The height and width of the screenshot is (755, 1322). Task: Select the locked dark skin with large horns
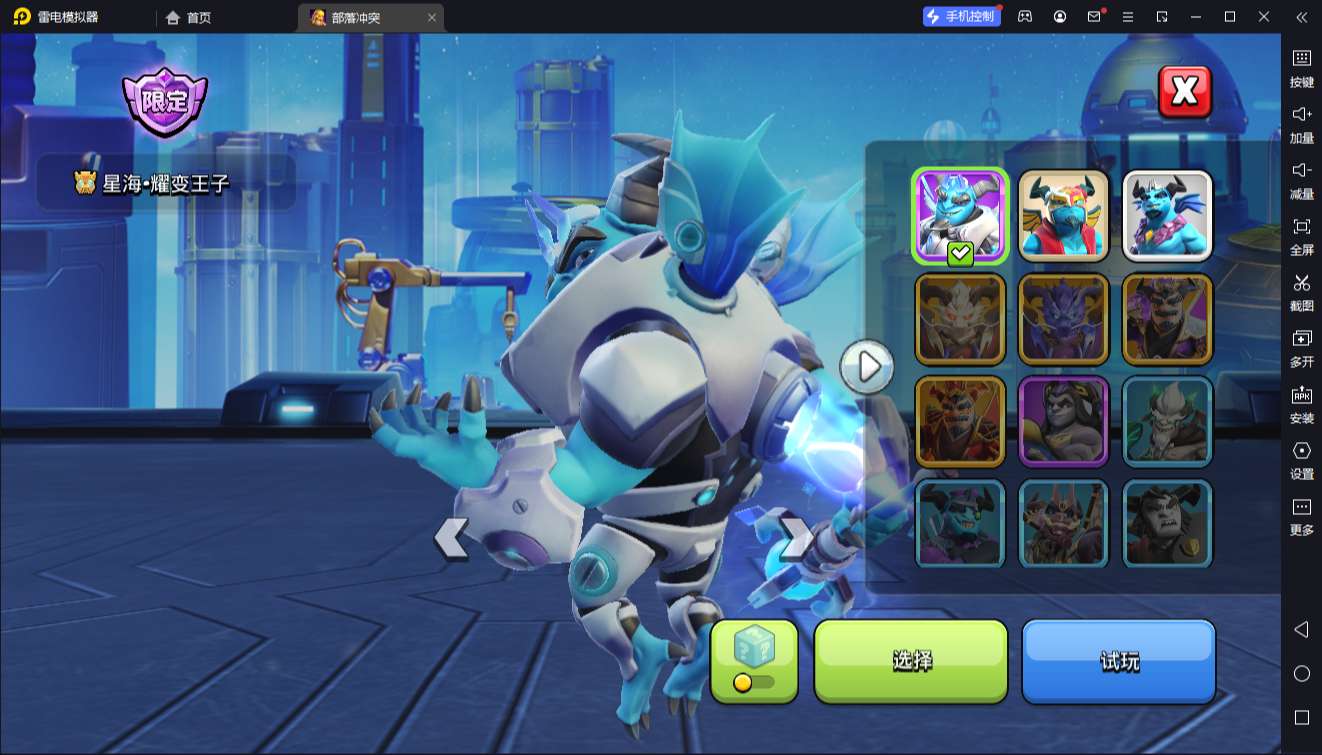[x=1167, y=524]
